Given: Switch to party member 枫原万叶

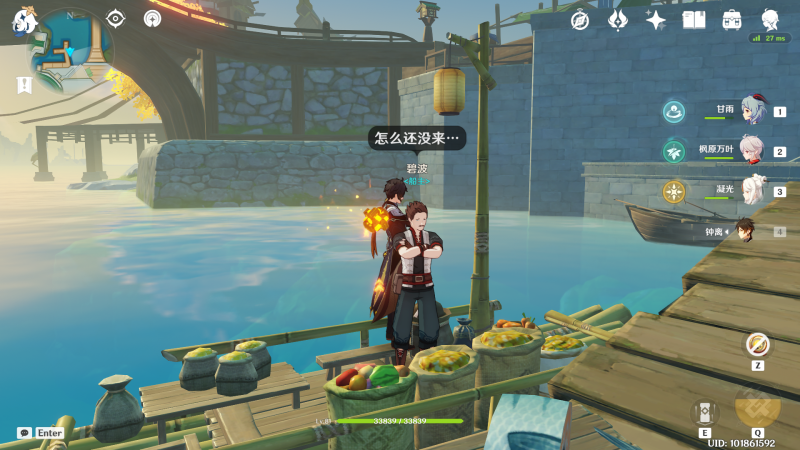Looking at the screenshot, I should (752, 151).
